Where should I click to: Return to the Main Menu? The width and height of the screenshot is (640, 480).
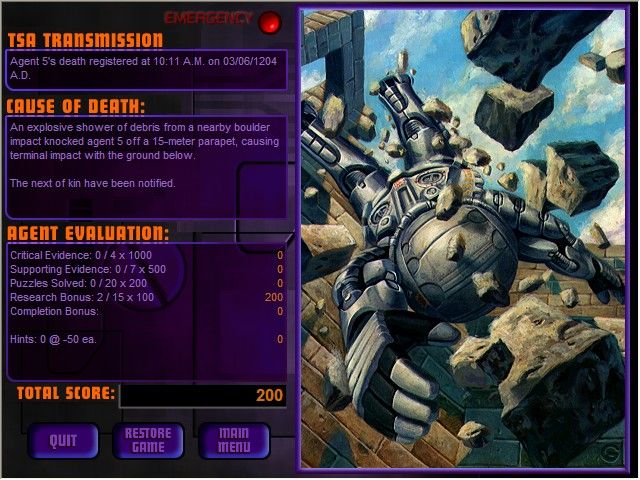pos(234,440)
